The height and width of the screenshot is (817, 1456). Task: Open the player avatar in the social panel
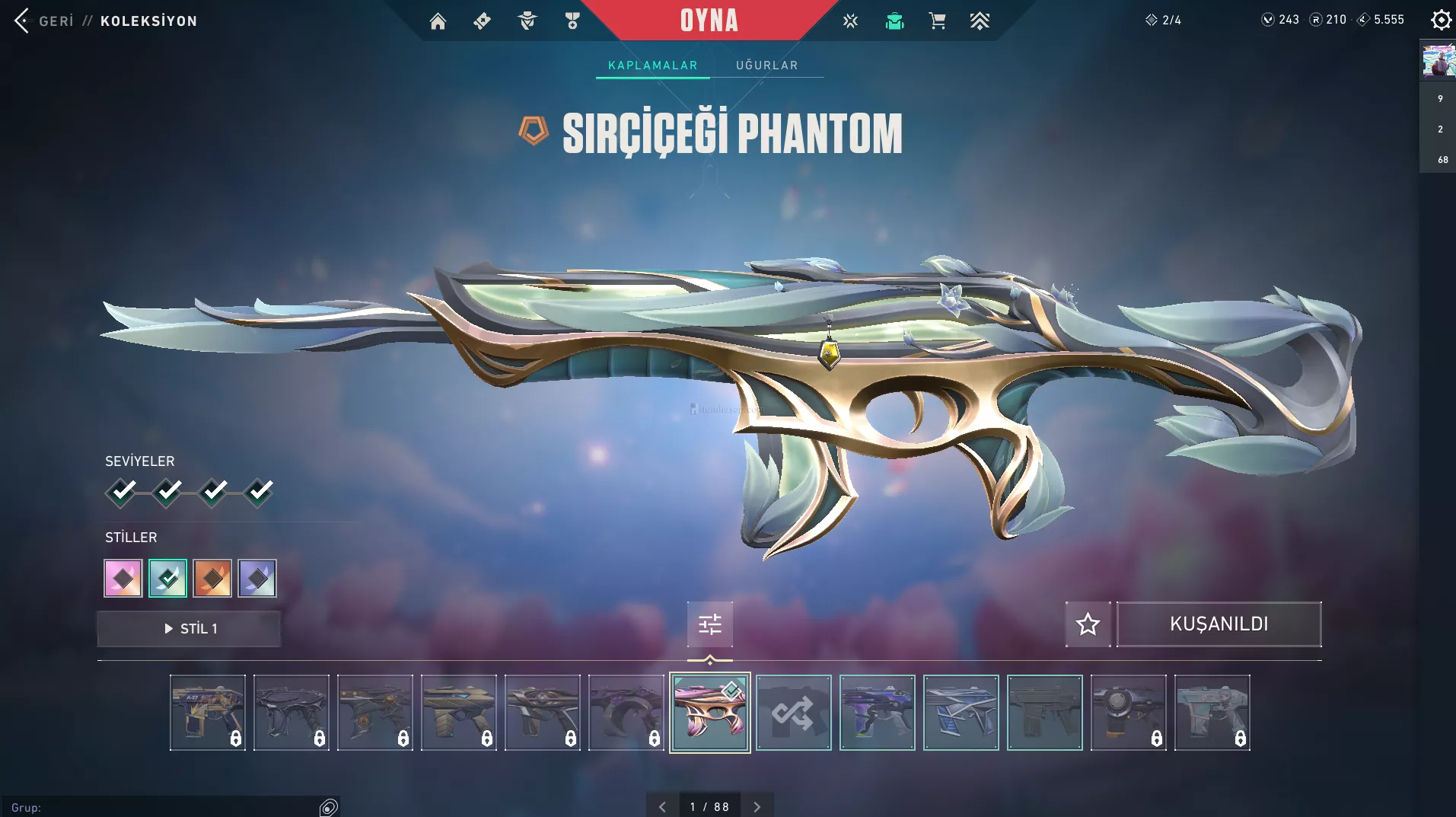[1438, 62]
